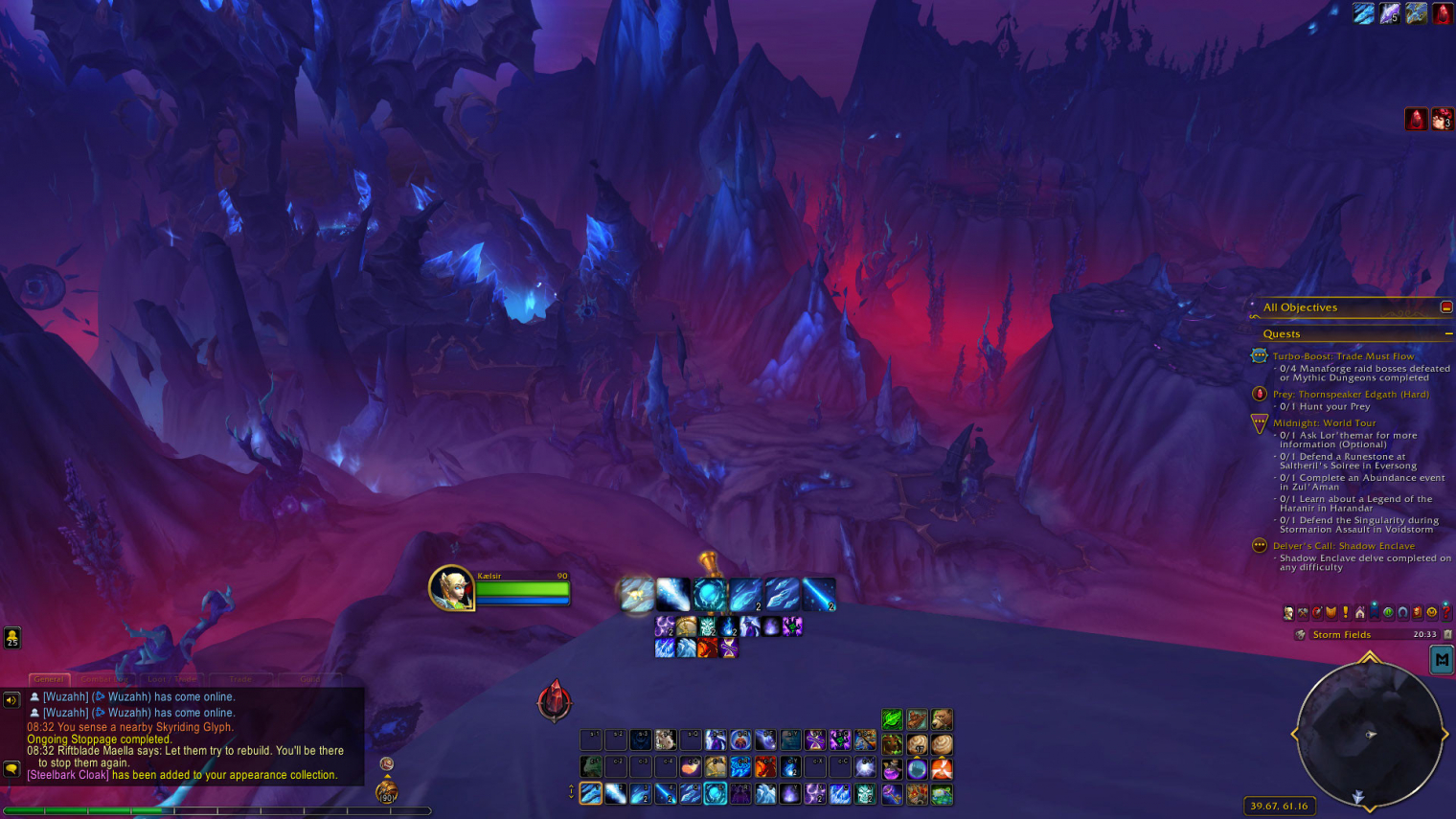Screen dimensions: 1456x819
Task: Switch to the General chat tab
Action: pos(49,679)
